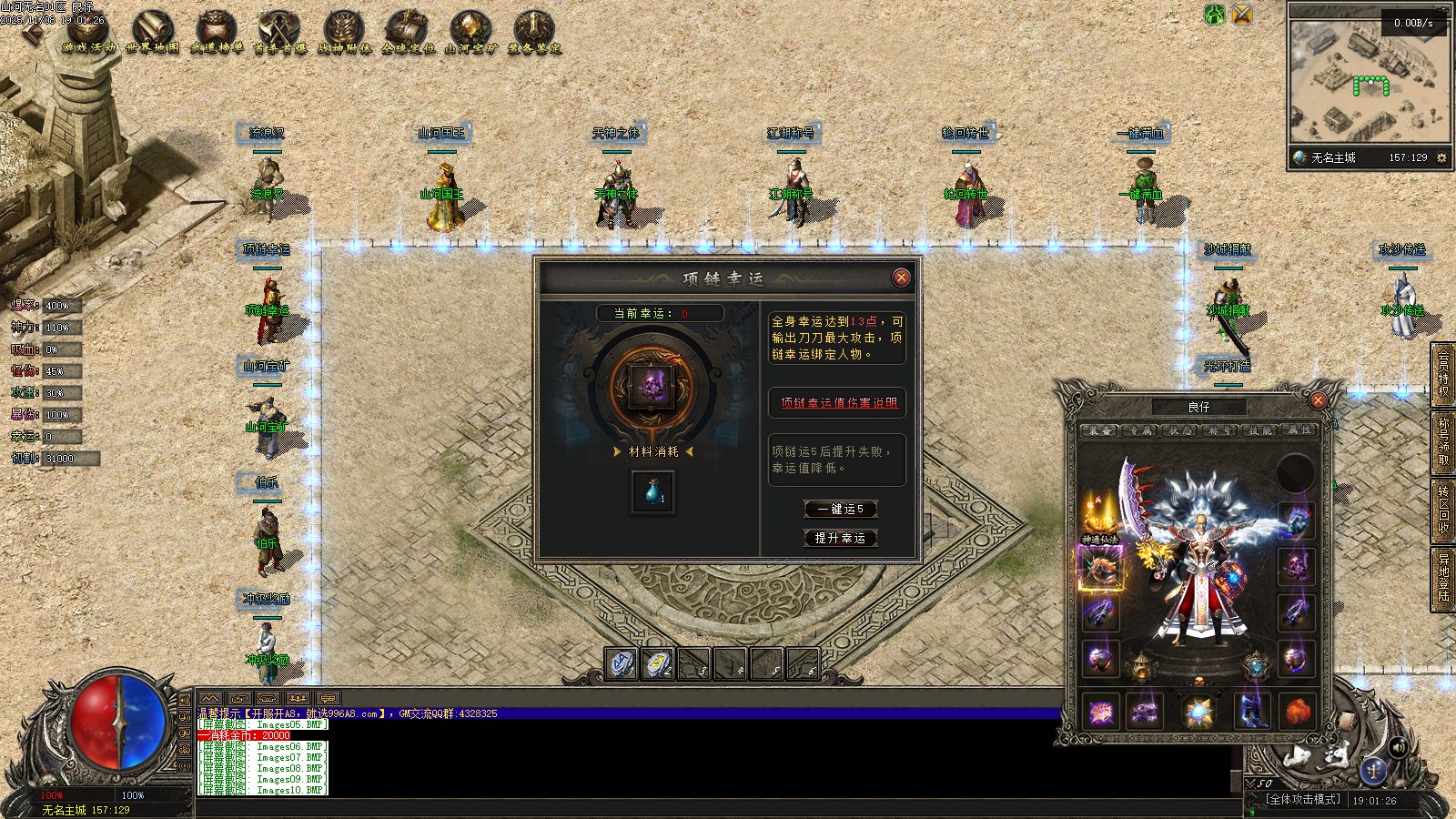Click the 提升幸运 upgrade luck button

840,538
